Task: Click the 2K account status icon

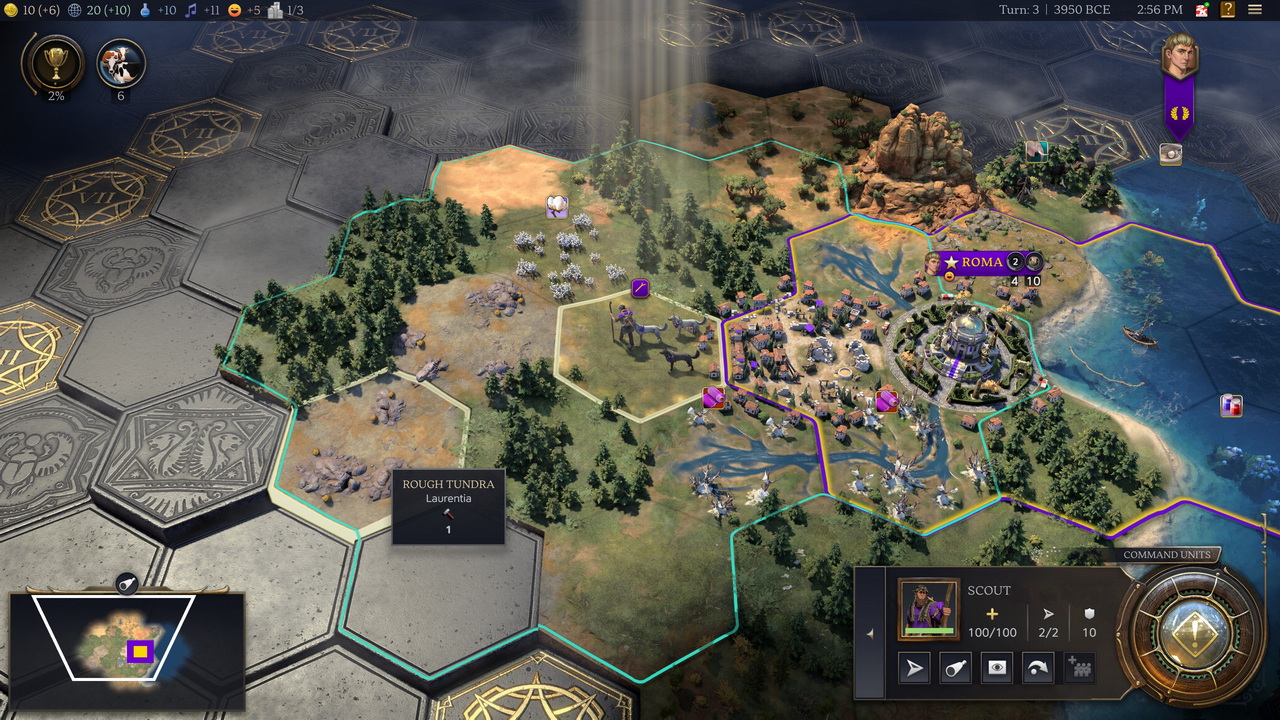Action: 1202,10
